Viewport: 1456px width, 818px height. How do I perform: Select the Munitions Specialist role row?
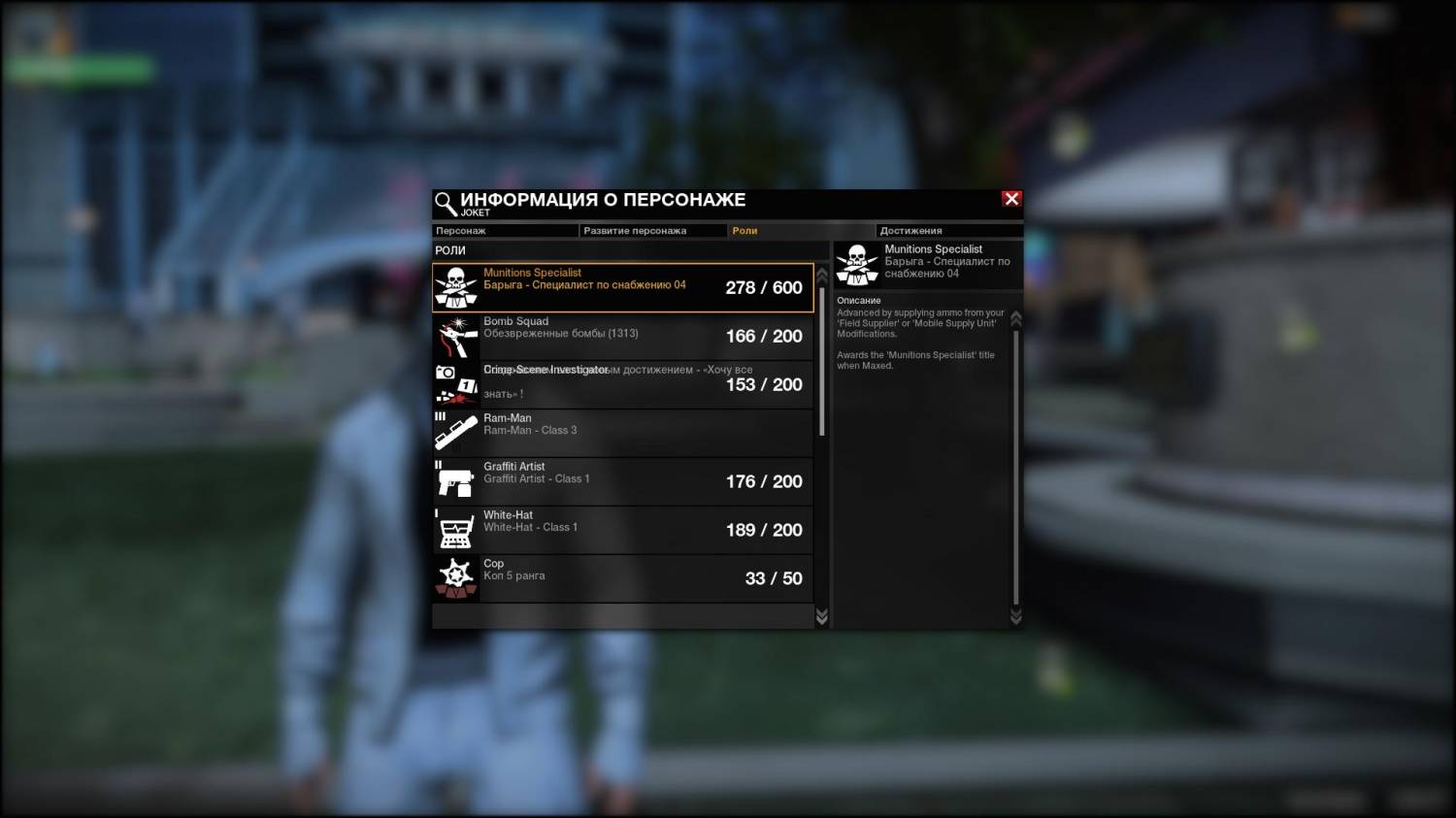622,287
